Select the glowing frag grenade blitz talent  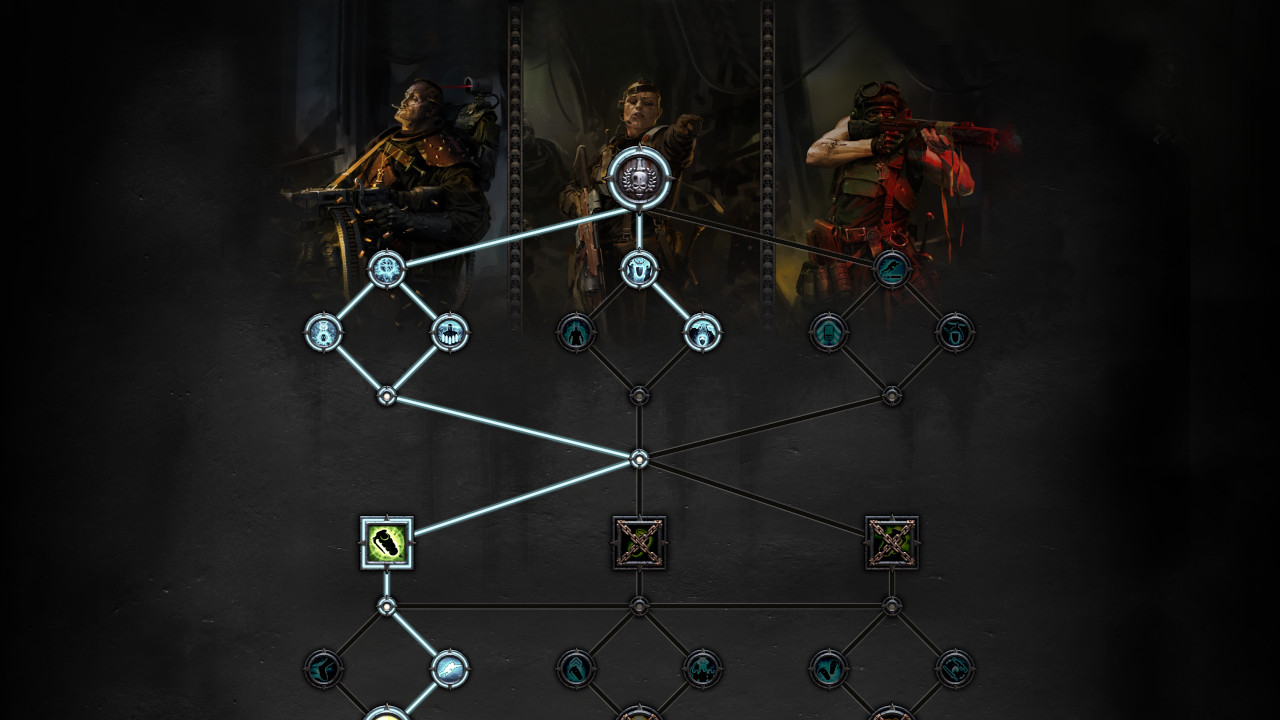(x=388, y=540)
